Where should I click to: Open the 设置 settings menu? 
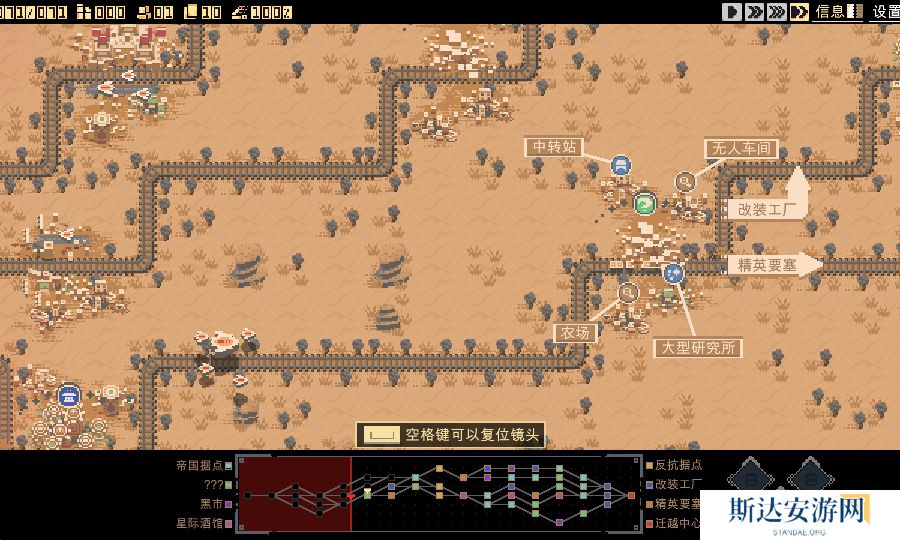click(x=886, y=12)
